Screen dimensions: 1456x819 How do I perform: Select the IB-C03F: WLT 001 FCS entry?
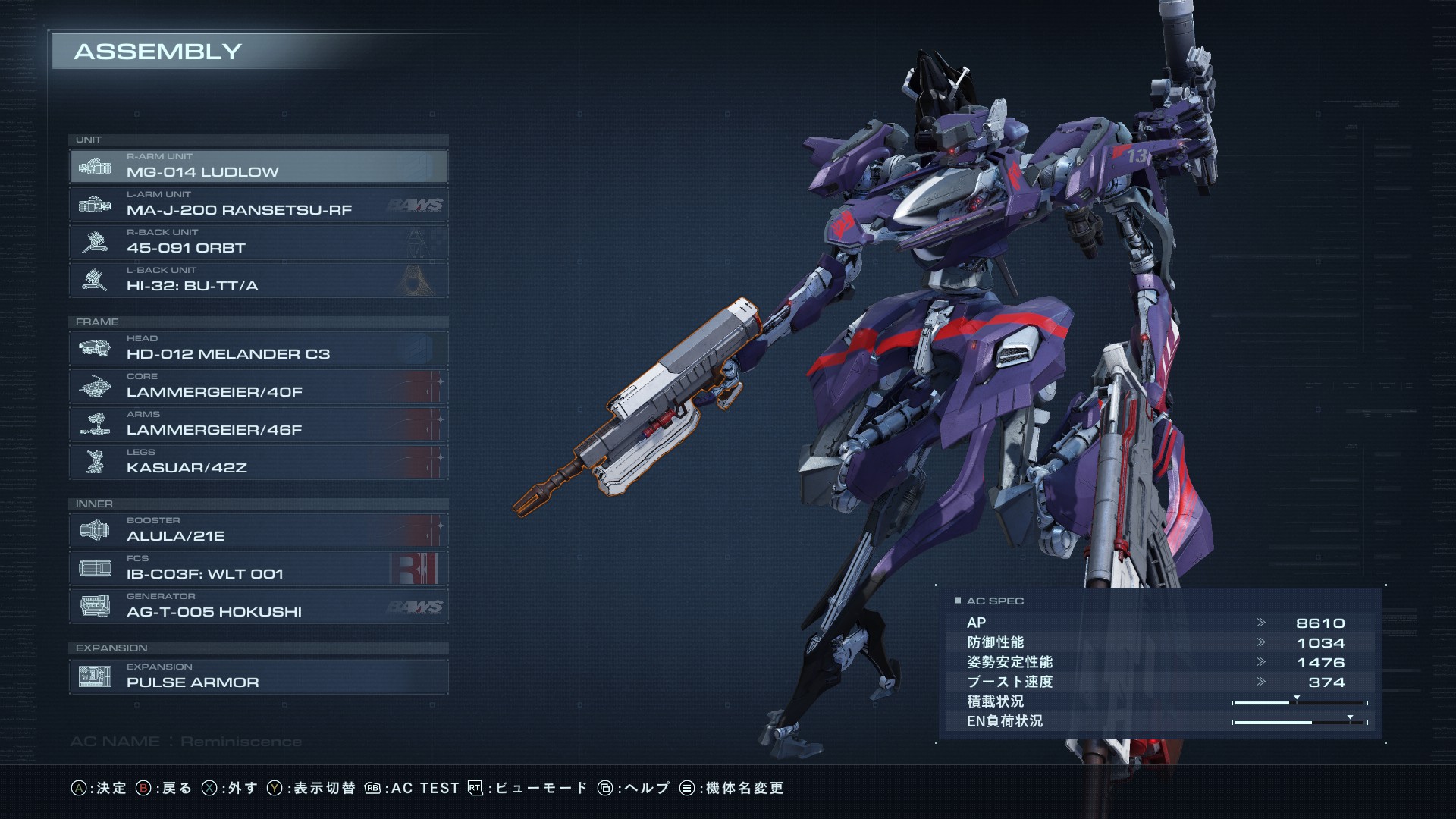258,568
